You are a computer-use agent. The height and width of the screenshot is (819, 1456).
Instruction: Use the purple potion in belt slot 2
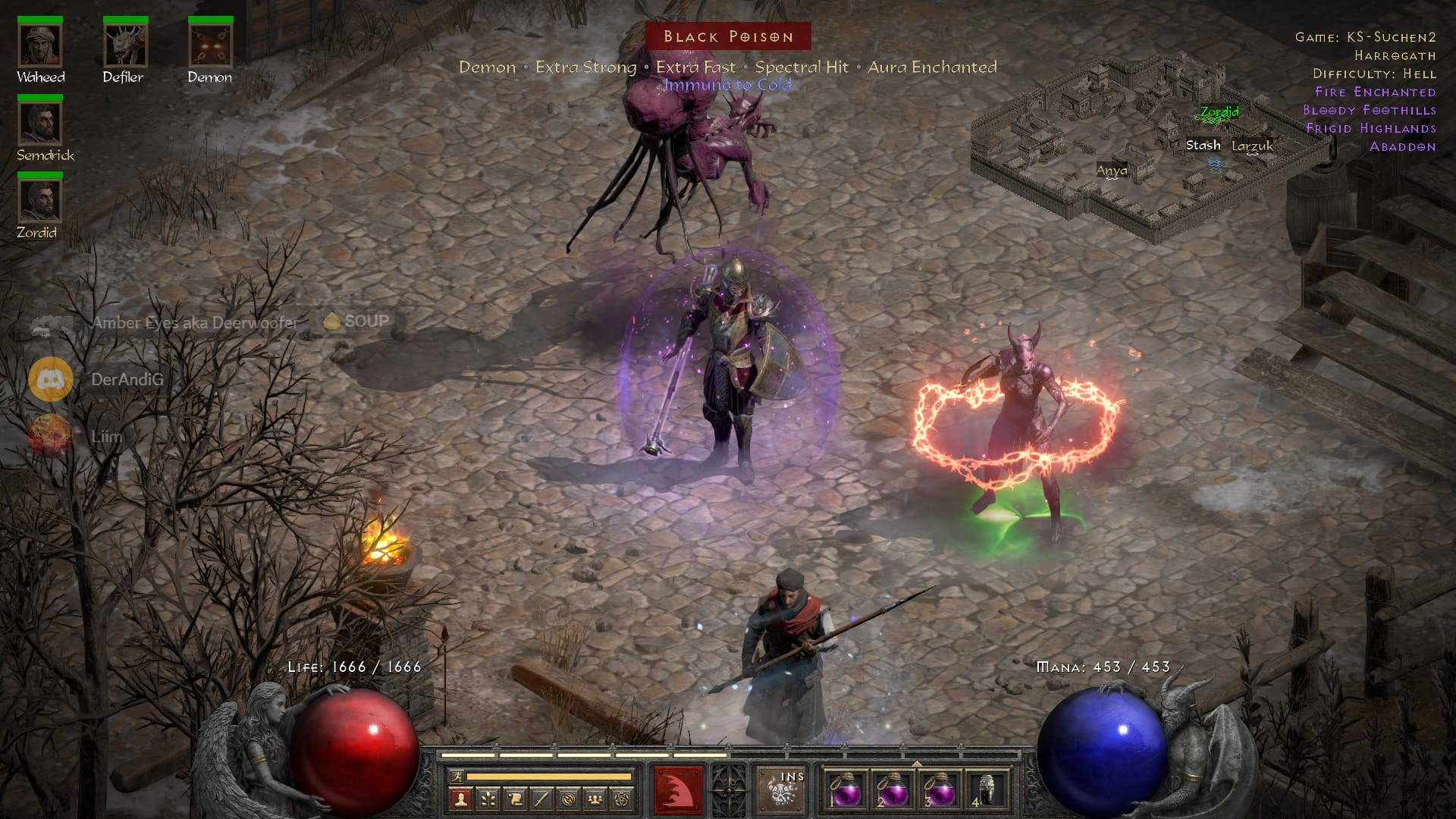coord(893,792)
